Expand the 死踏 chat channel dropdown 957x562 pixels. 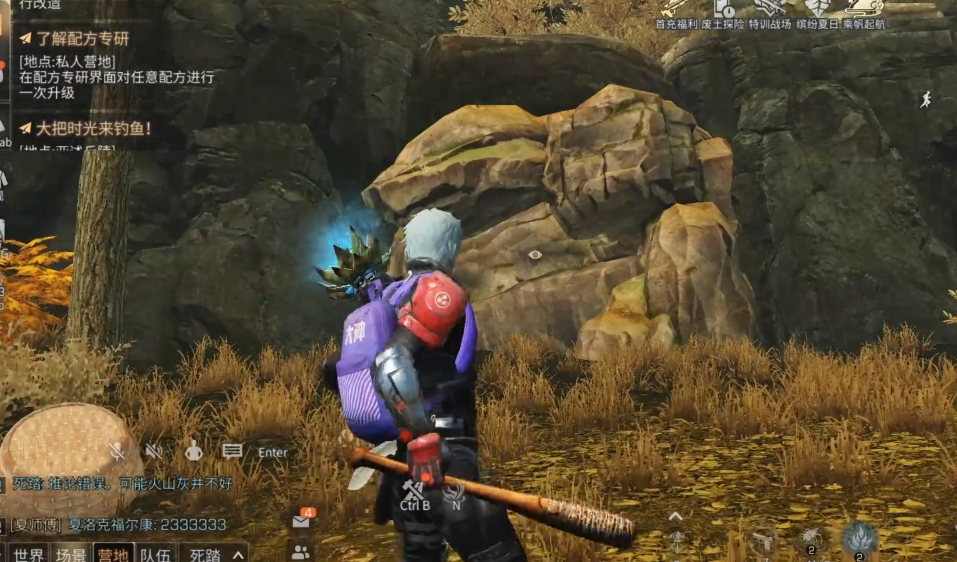point(238,554)
